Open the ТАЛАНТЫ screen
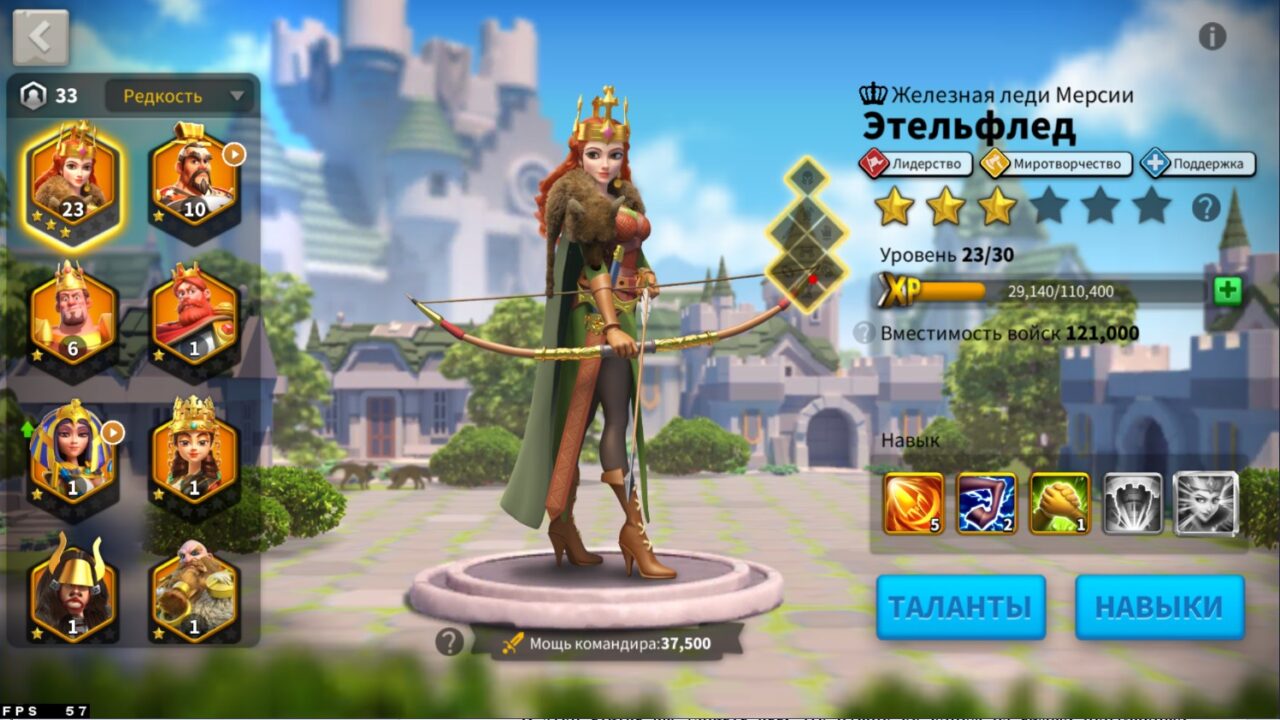The height and width of the screenshot is (720, 1280). click(960, 606)
